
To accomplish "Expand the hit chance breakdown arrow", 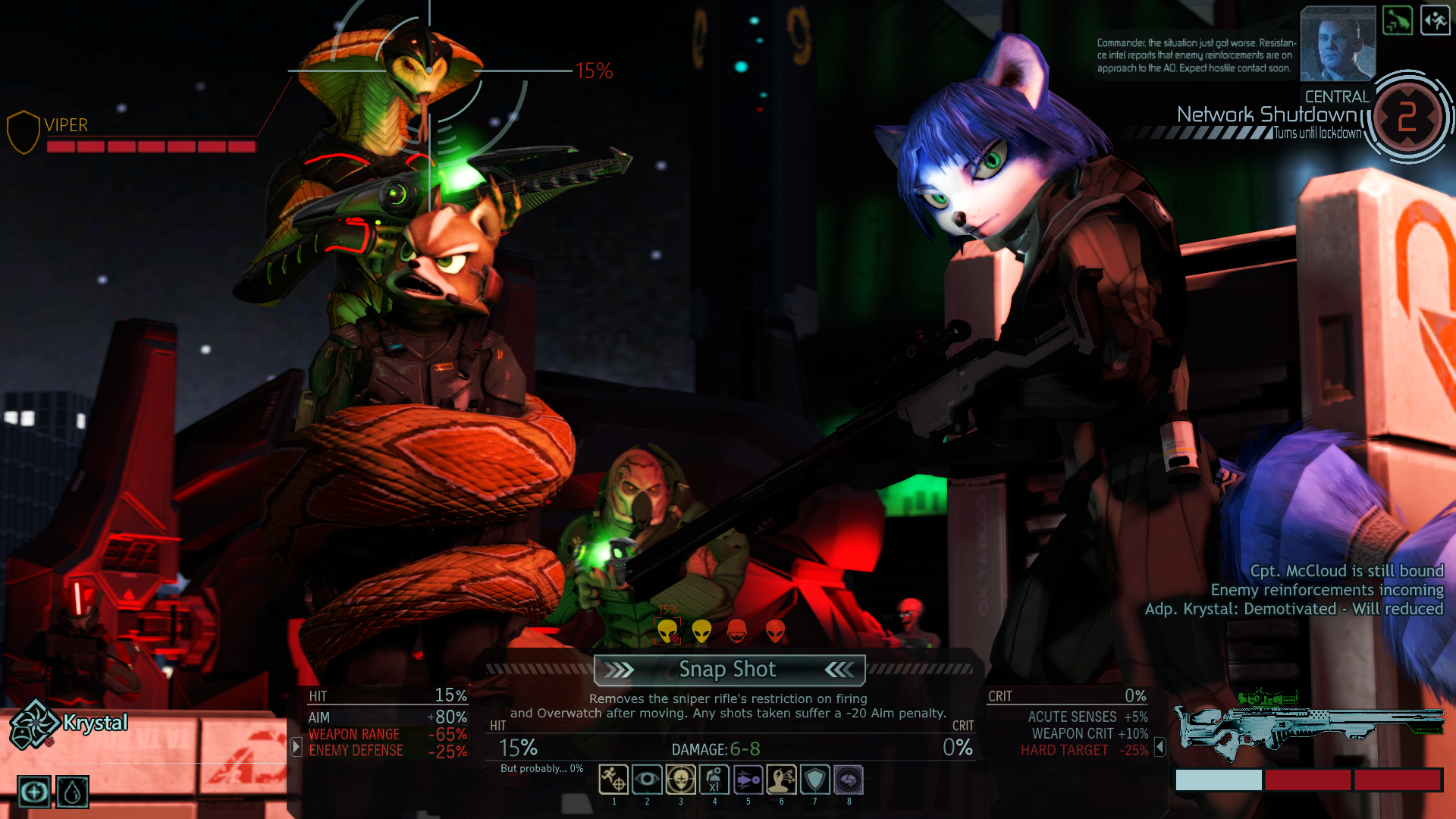I will pyautogui.click(x=297, y=747).
